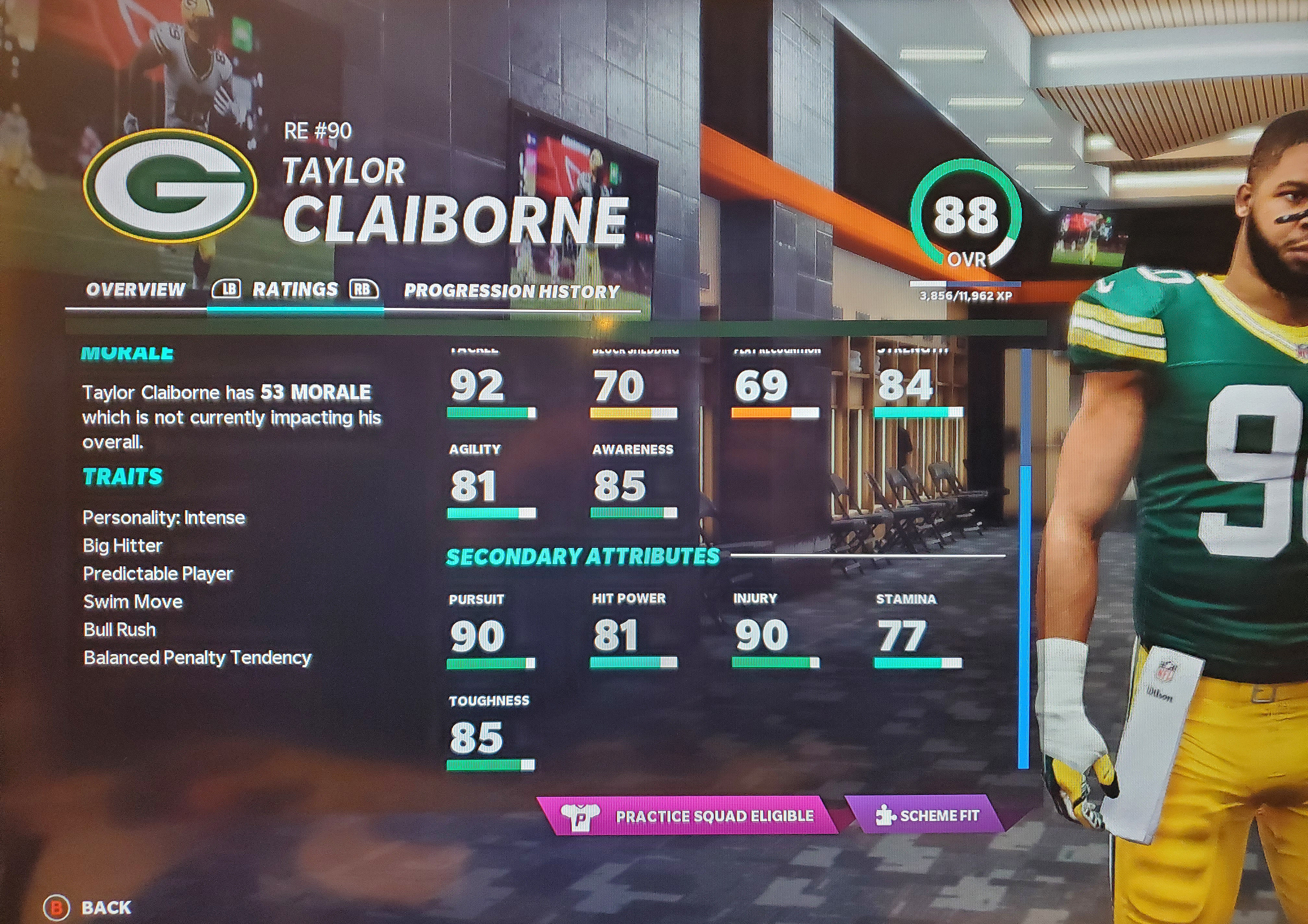Image resolution: width=1308 pixels, height=924 pixels.
Task: Click the ratings list scrollbar
Action: tap(1024, 615)
